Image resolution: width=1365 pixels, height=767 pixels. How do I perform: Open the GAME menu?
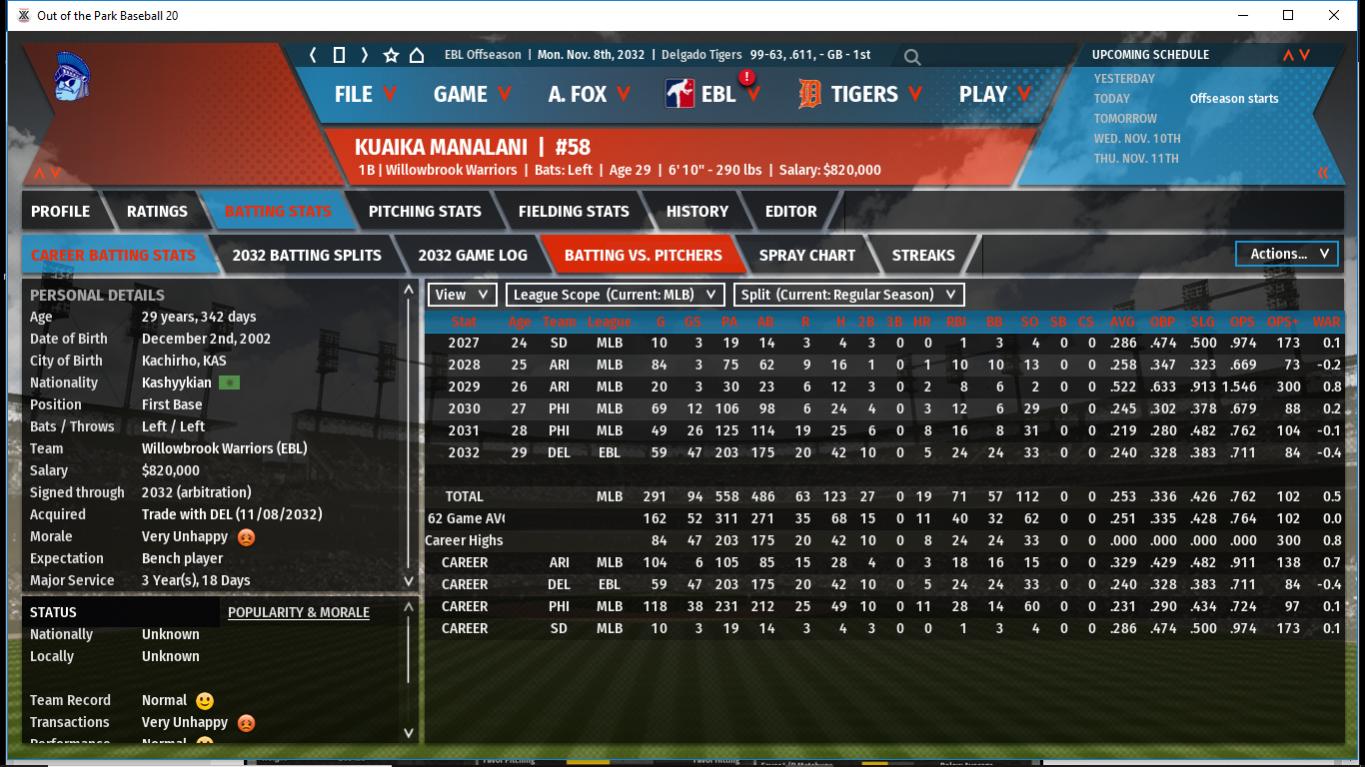[x=471, y=94]
